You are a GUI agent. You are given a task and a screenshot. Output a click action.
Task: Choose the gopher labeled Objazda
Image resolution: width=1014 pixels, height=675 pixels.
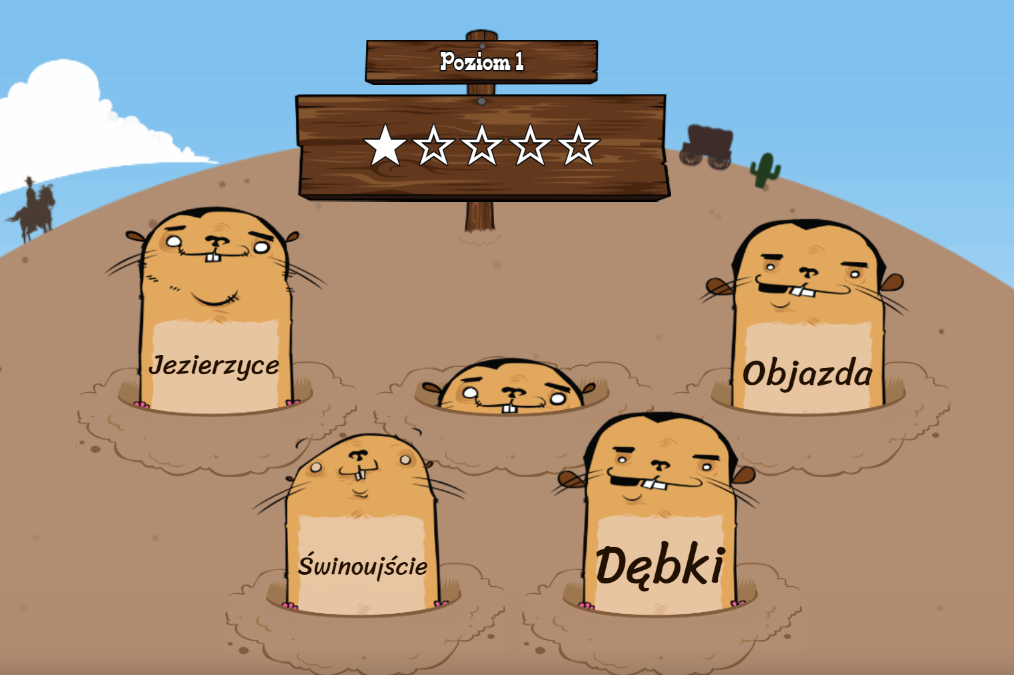(x=807, y=340)
